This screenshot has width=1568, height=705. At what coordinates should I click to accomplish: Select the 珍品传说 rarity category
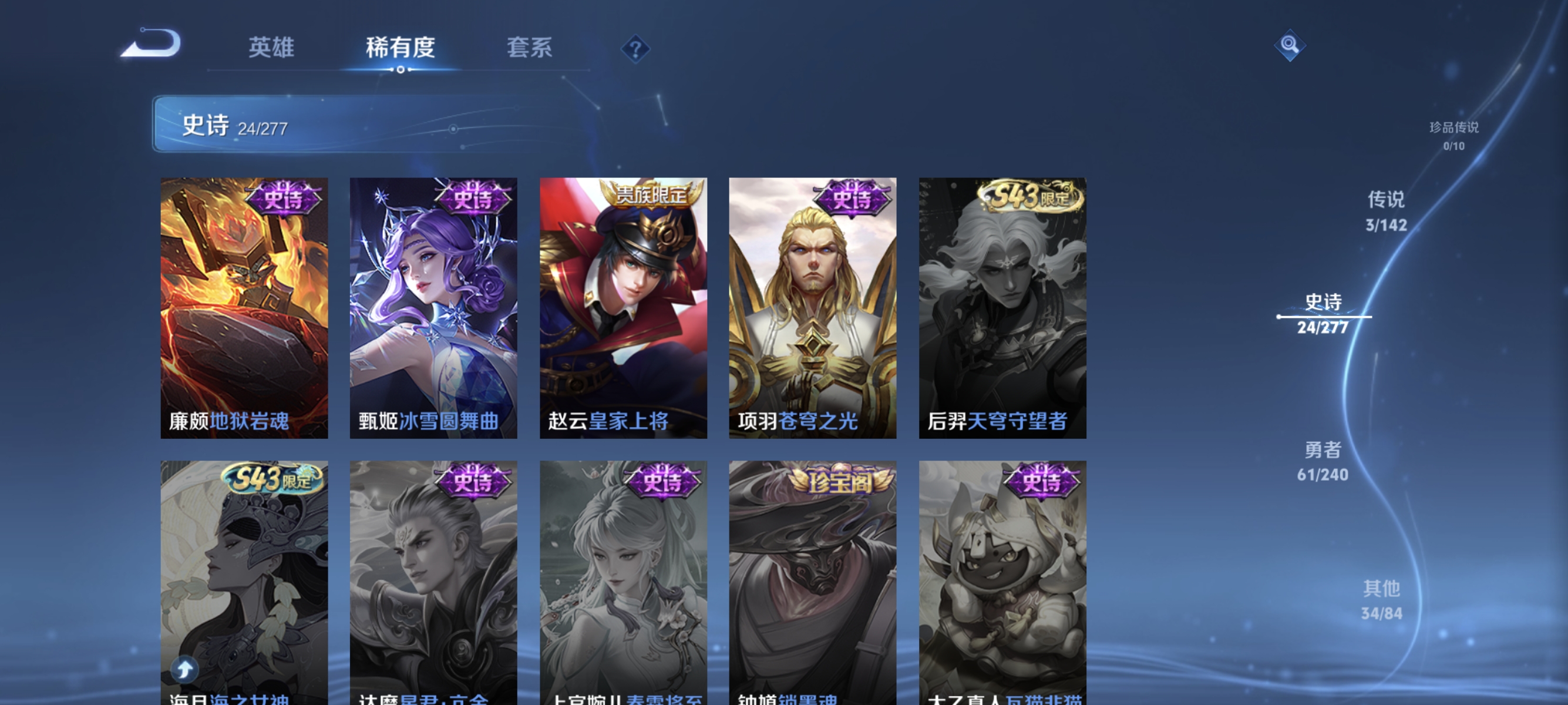1455,135
